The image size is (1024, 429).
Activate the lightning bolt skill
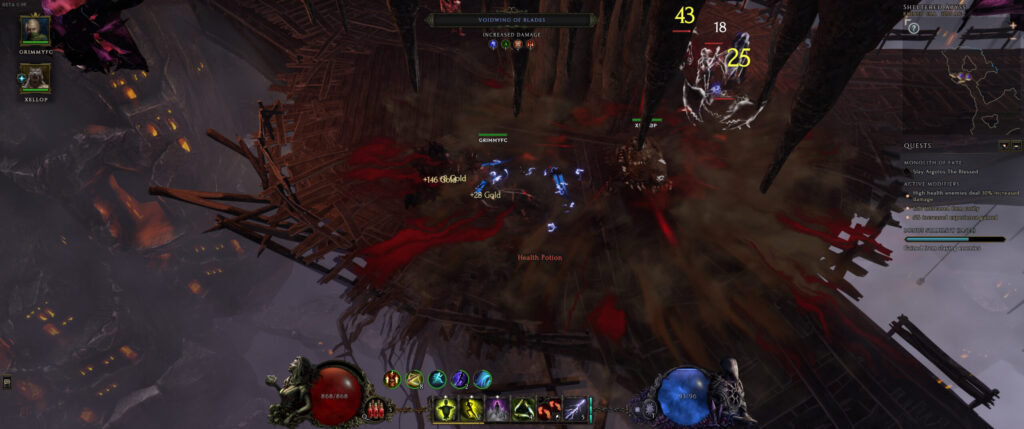click(x=575, y=408)
